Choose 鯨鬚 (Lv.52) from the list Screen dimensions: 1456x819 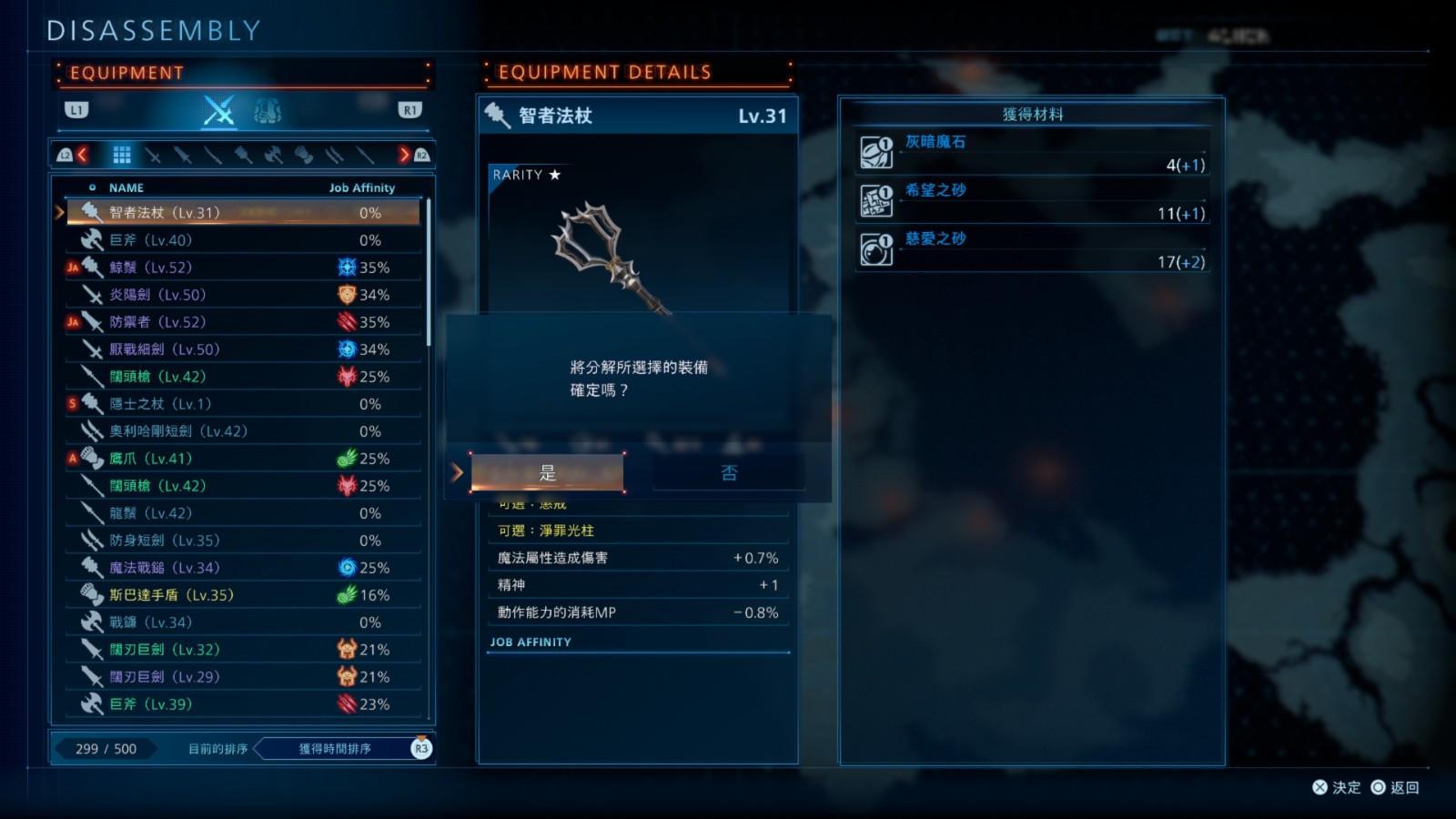pyautogui.click(x=241, y=268)
